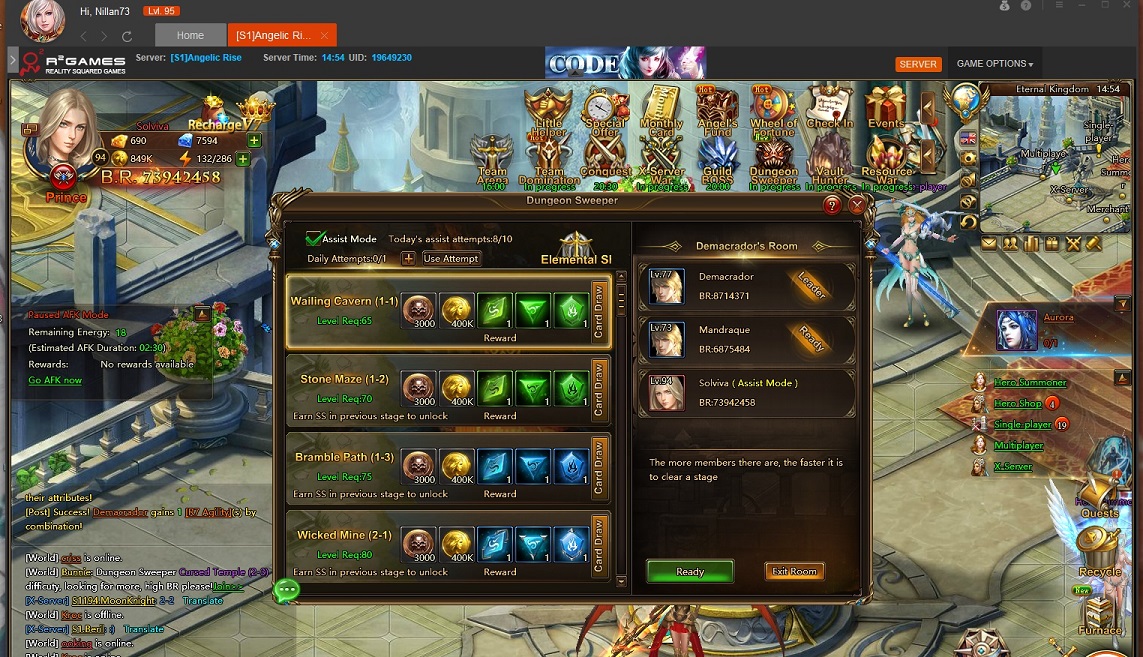Close the Dungeon Sweeper window
Viewport: 1143px width, 657px height.
(x=857, y=205)
